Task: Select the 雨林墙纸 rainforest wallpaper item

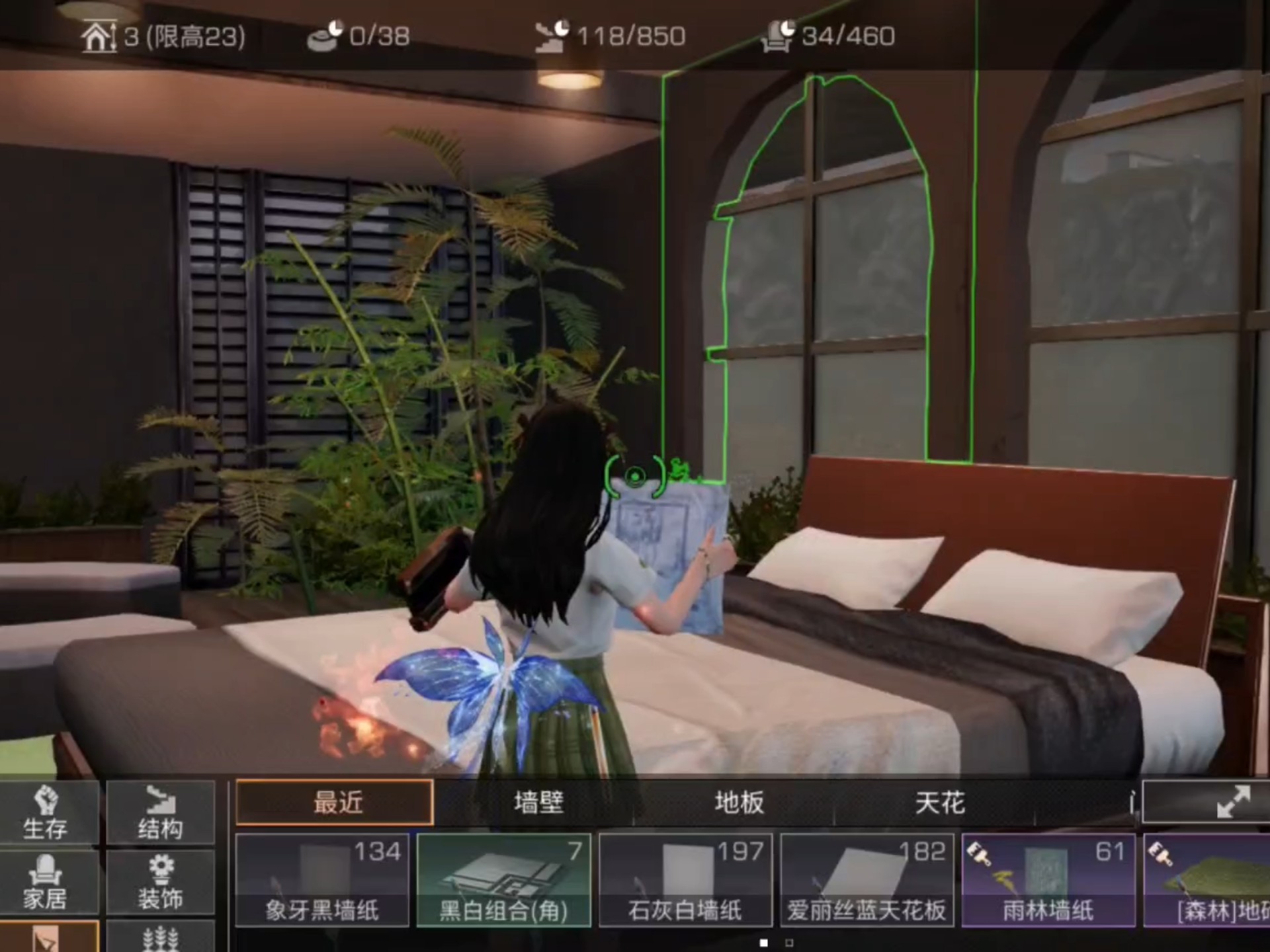Action: point(1048,879)
